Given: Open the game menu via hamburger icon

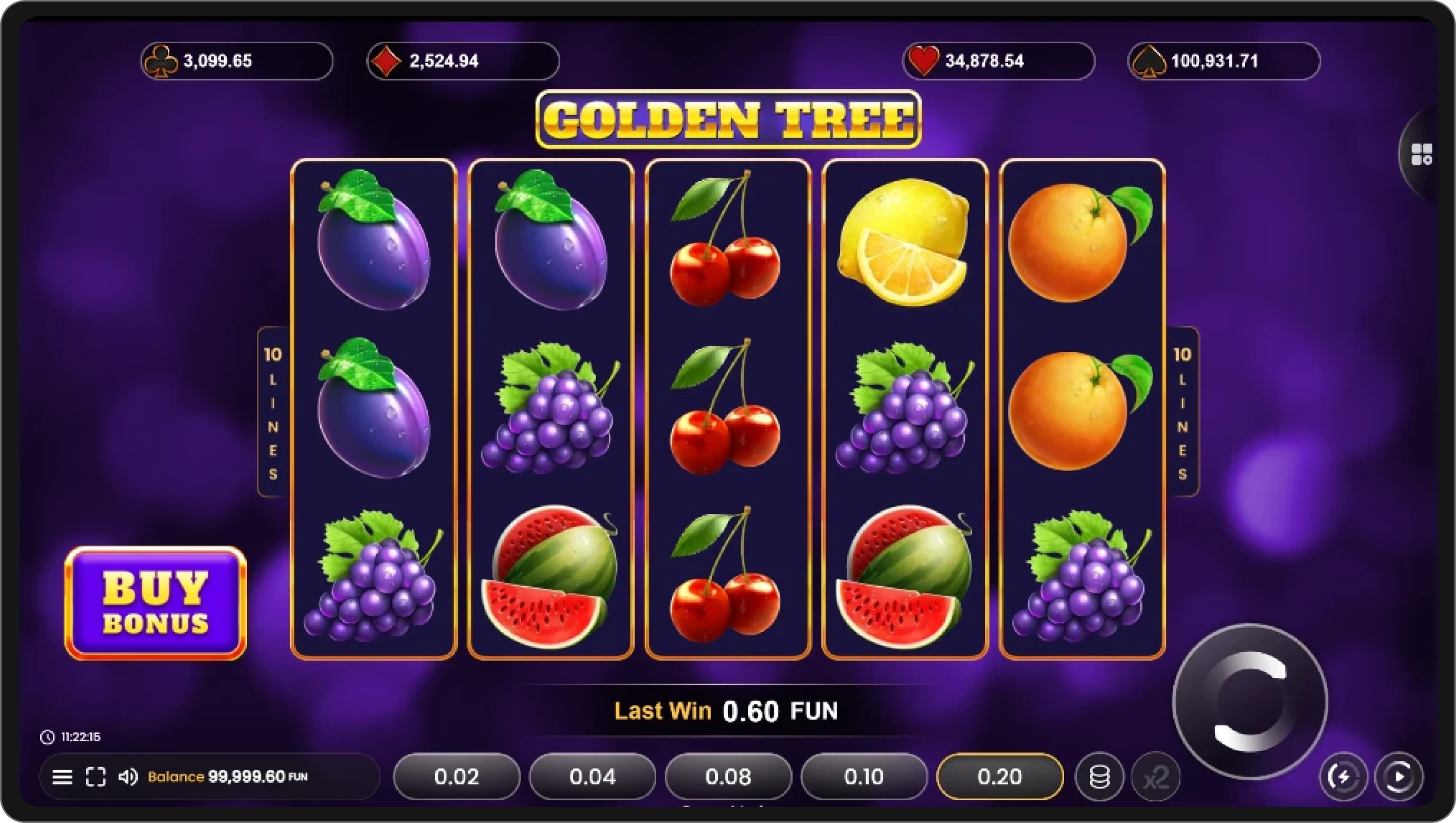Looking at the screenshot, I should point(62,777).
